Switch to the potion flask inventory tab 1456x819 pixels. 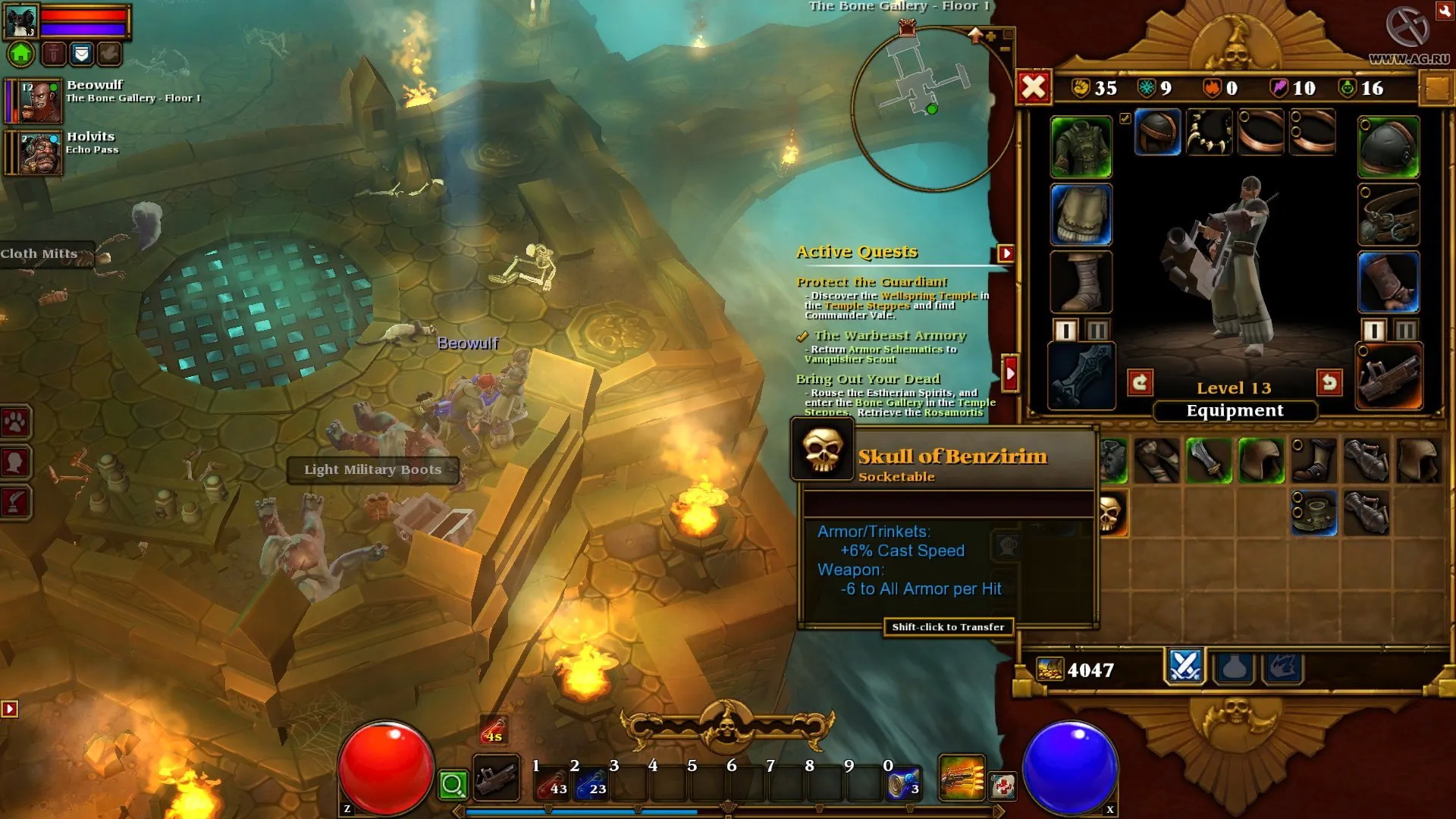1234,667
